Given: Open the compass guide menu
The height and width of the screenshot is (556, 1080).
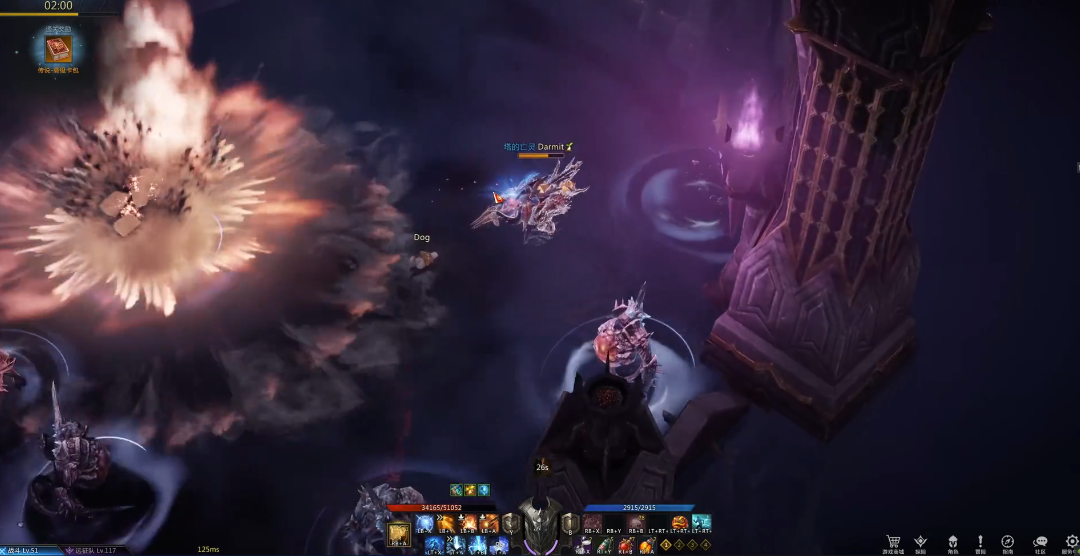Looking at the screenshot, I should [1008, 541].
